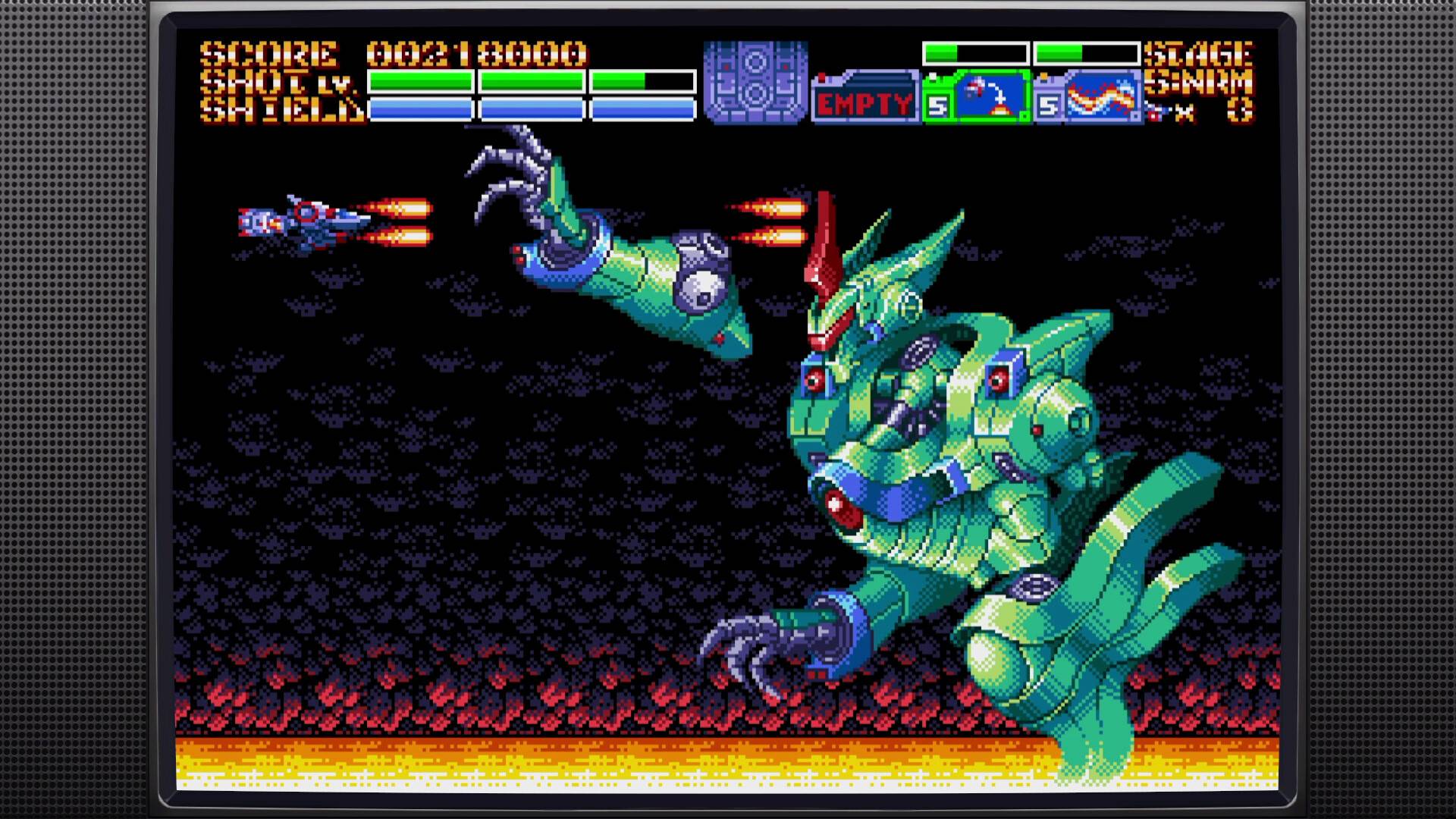Click the white indicator atop the bomb weapon panel

click(x=932, y=75)
